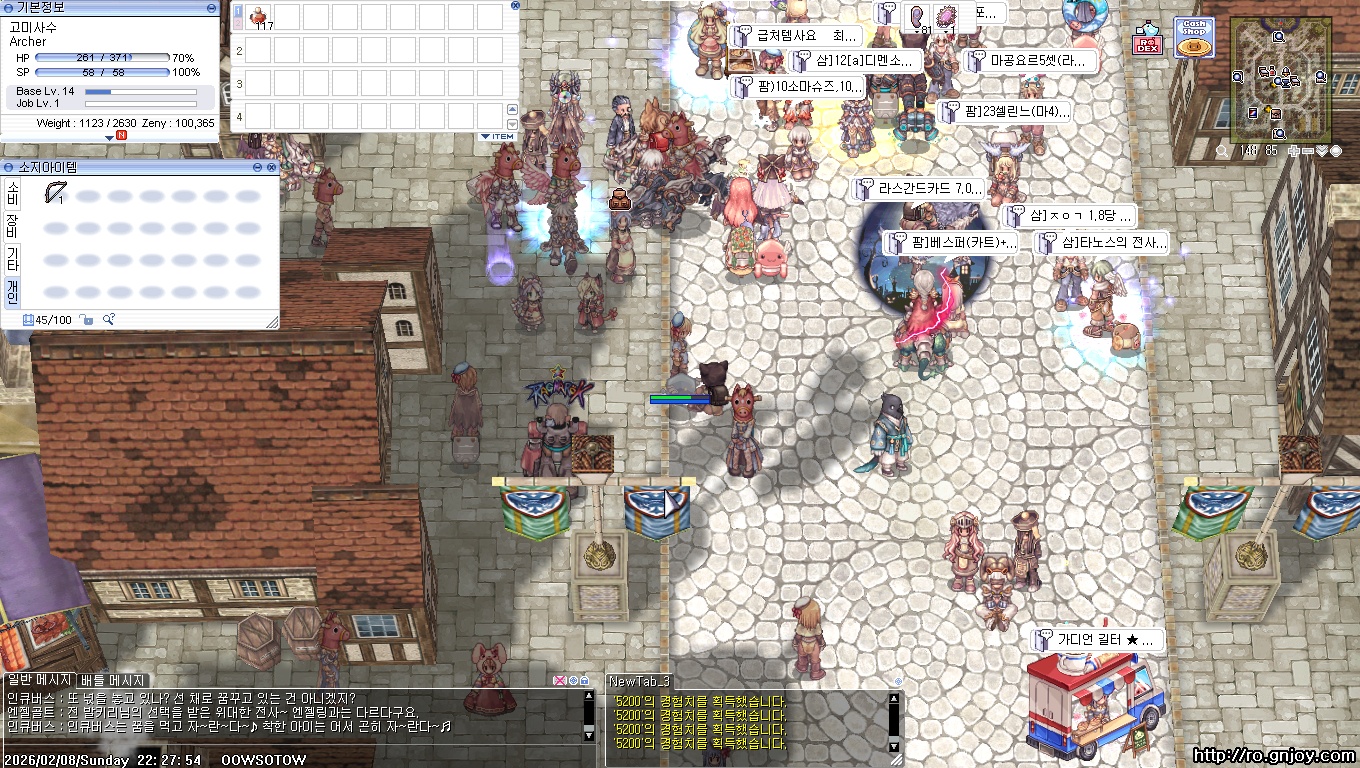Switch to the 배틀 메시지 chat tab
1360x768 pixels.
(x=113, y=681)
